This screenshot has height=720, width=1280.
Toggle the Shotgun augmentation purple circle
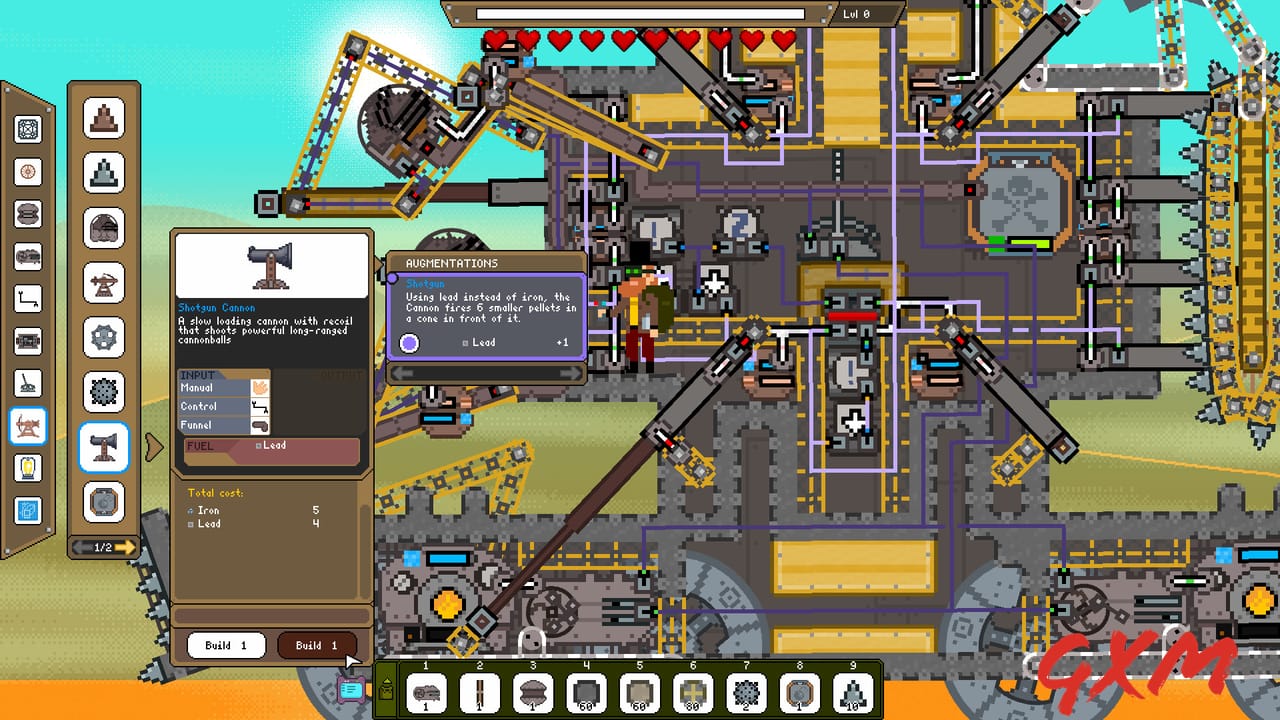point(409,343)
